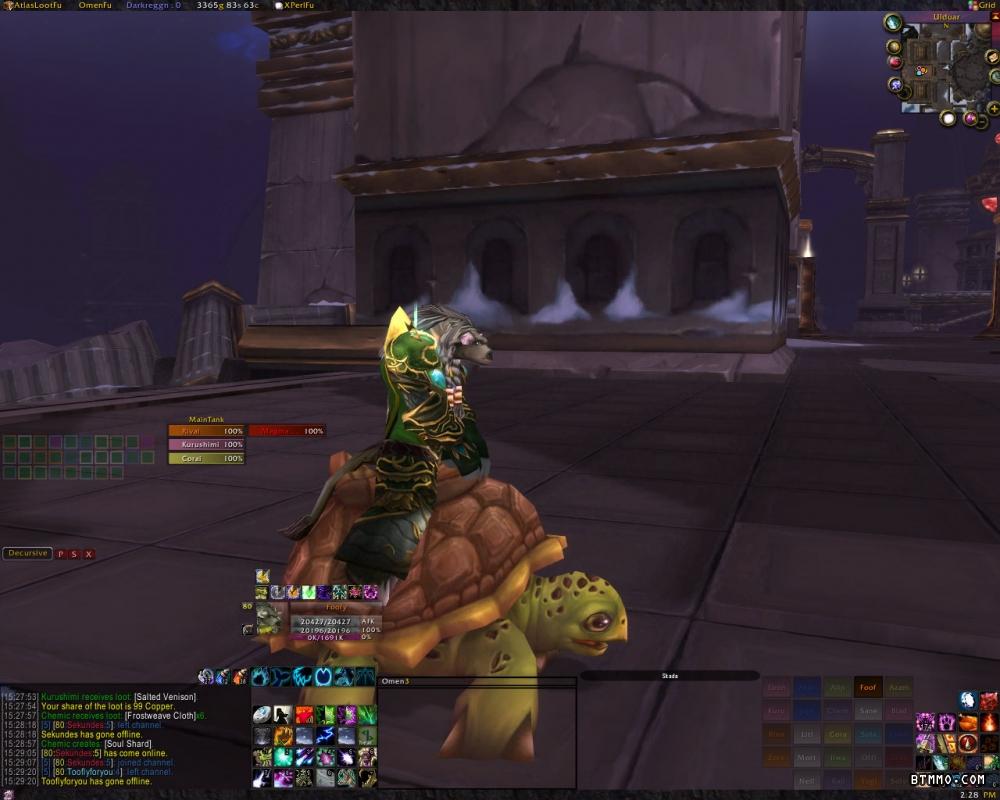Image resolution: width=1000 pixels, height=800 pixels.
Task: Click the P button beside Decursive
Action: pyautogui.click(x=60, y=554)
